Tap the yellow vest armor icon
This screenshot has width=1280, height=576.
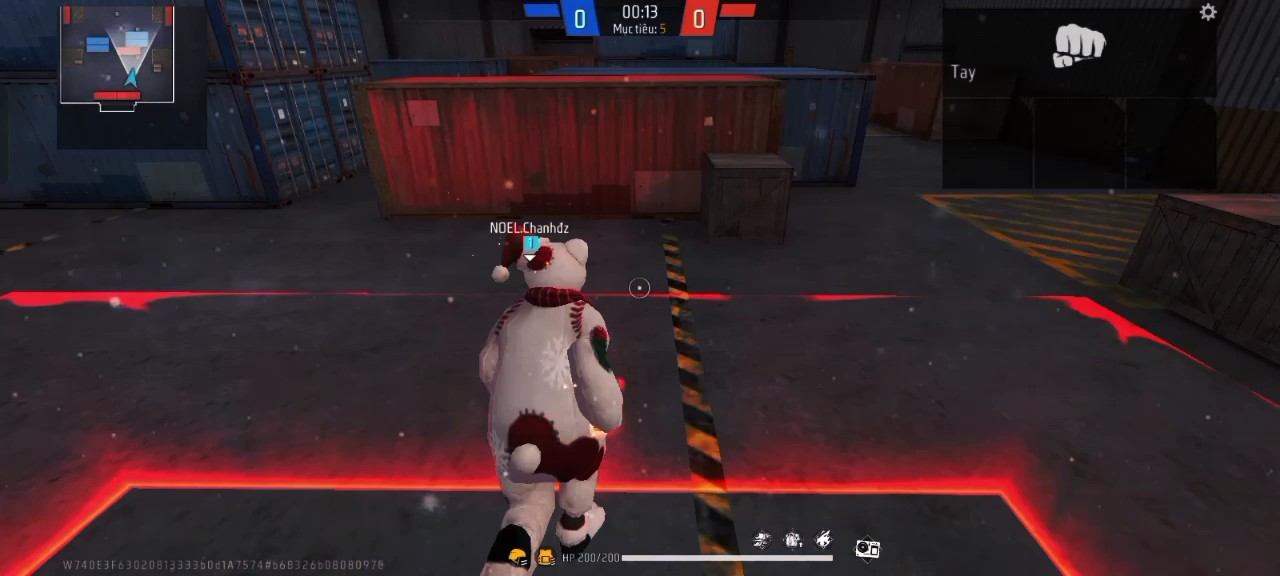pyautogui.click(x=546, y=557)
